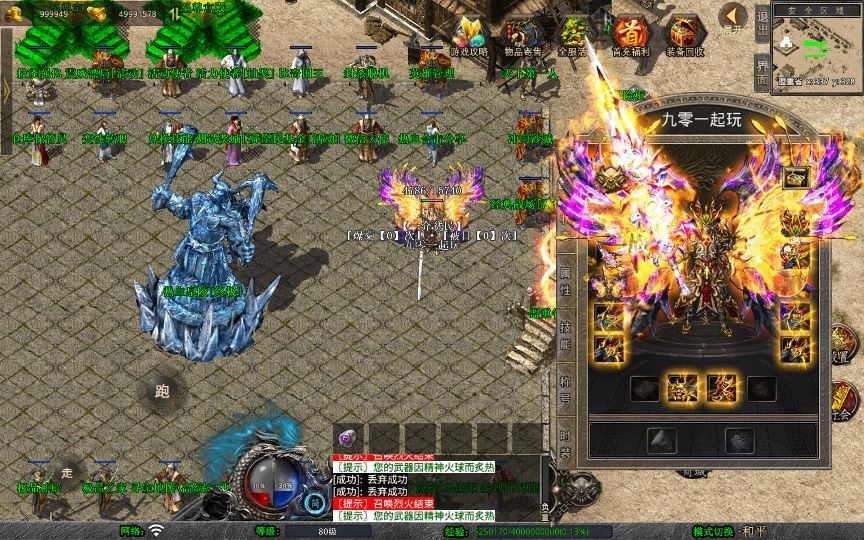The height and width of the screenshot is (540, 864).
Task: Toggle the 展开 arrow to expand icons
Action: pos(734,18)
